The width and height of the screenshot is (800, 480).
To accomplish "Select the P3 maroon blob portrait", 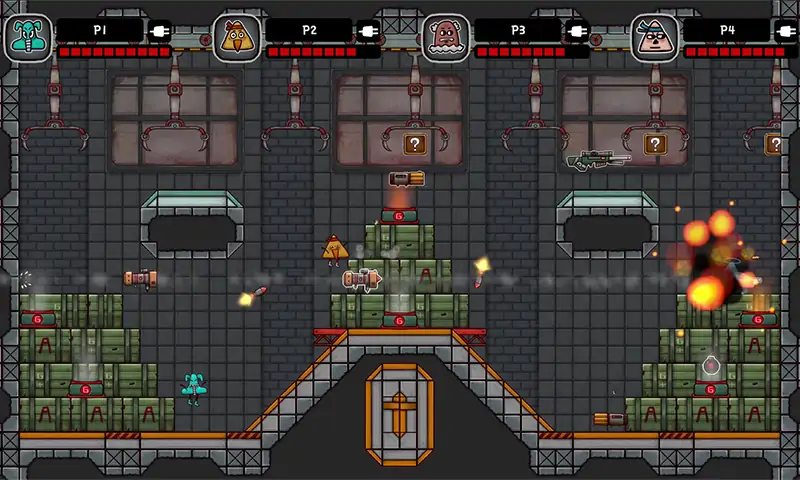I will point(445,38).
